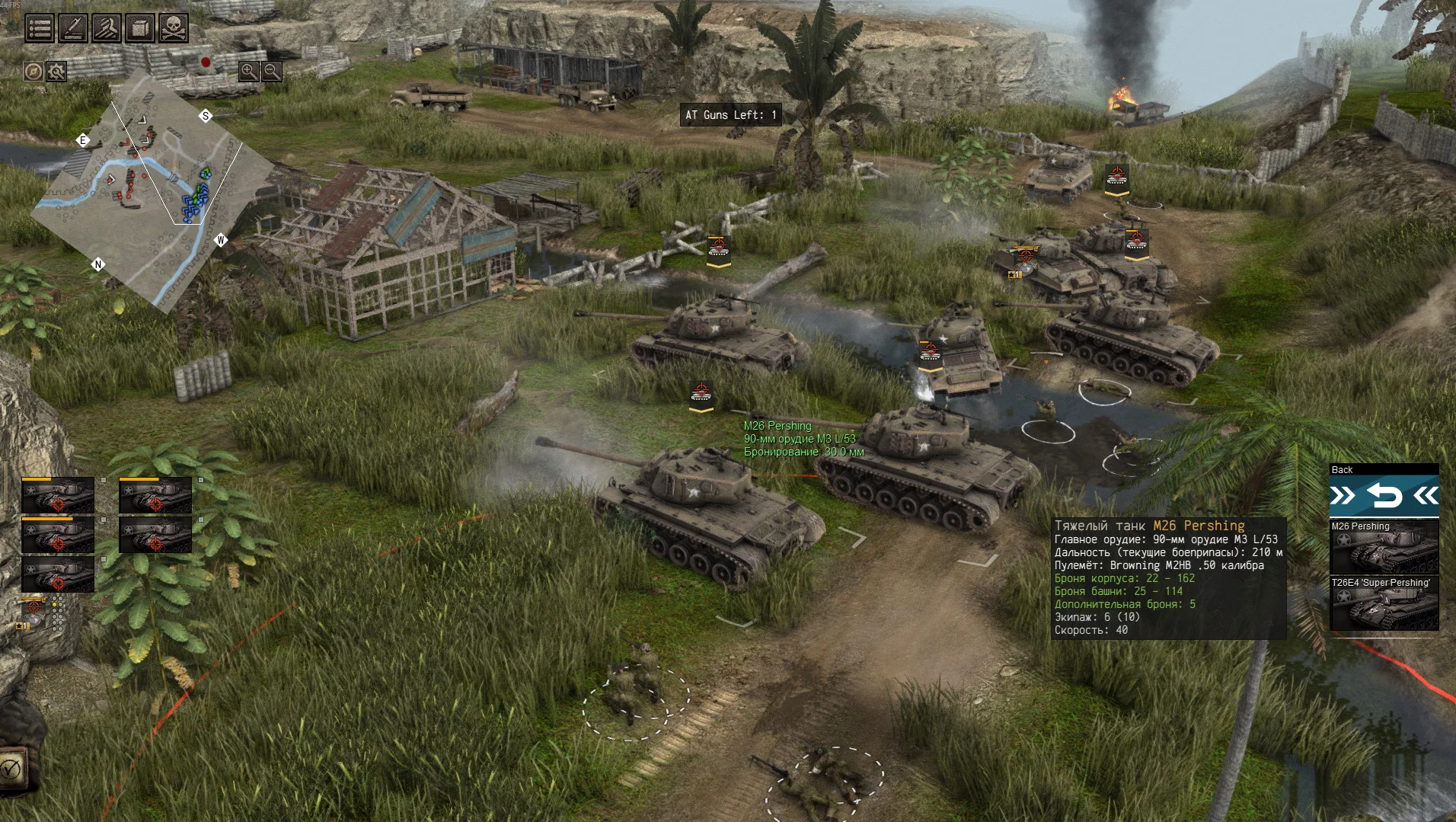The width and height of the screenshot is (1456, 822).
Task: Select the striped figure icon button
Action: [107, 28]
